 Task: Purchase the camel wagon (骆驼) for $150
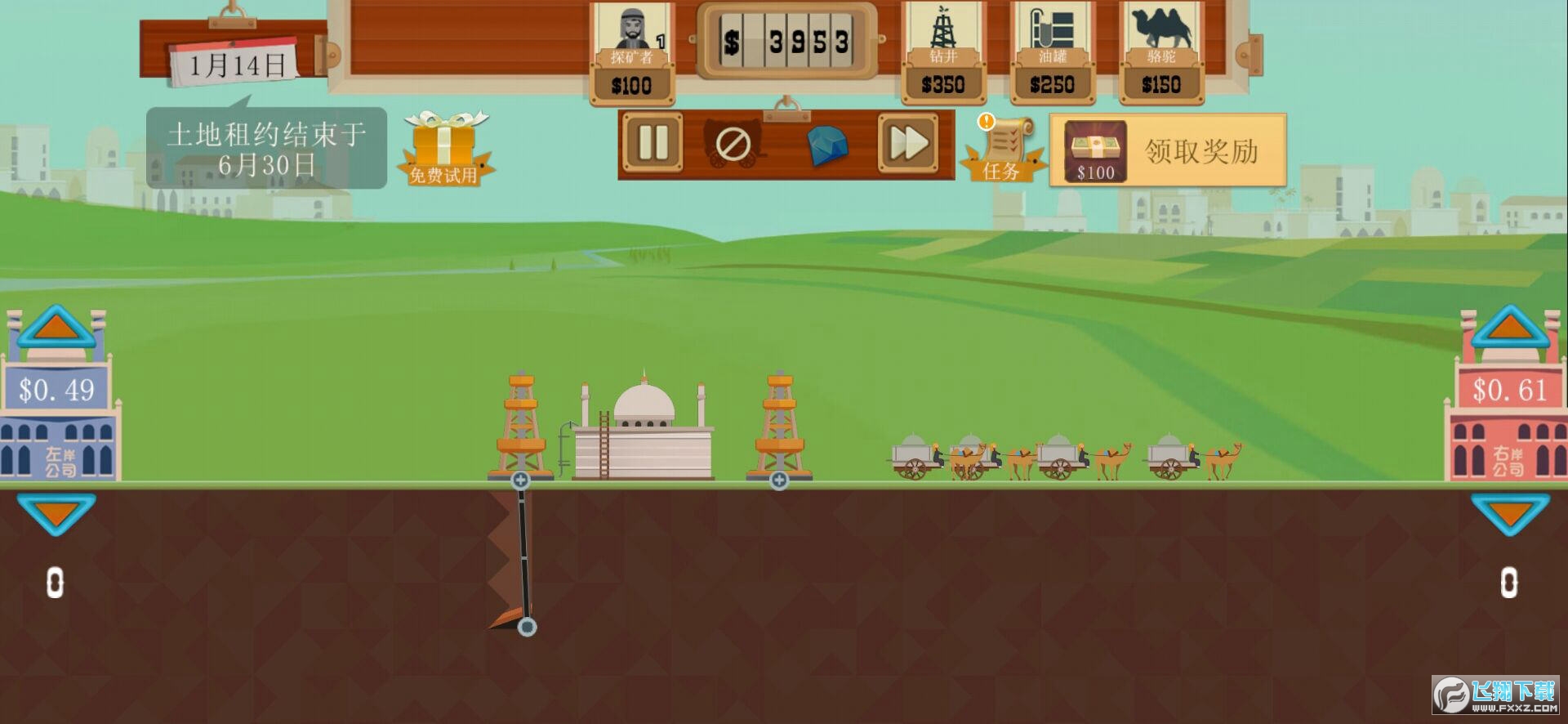click(1160, 54)
